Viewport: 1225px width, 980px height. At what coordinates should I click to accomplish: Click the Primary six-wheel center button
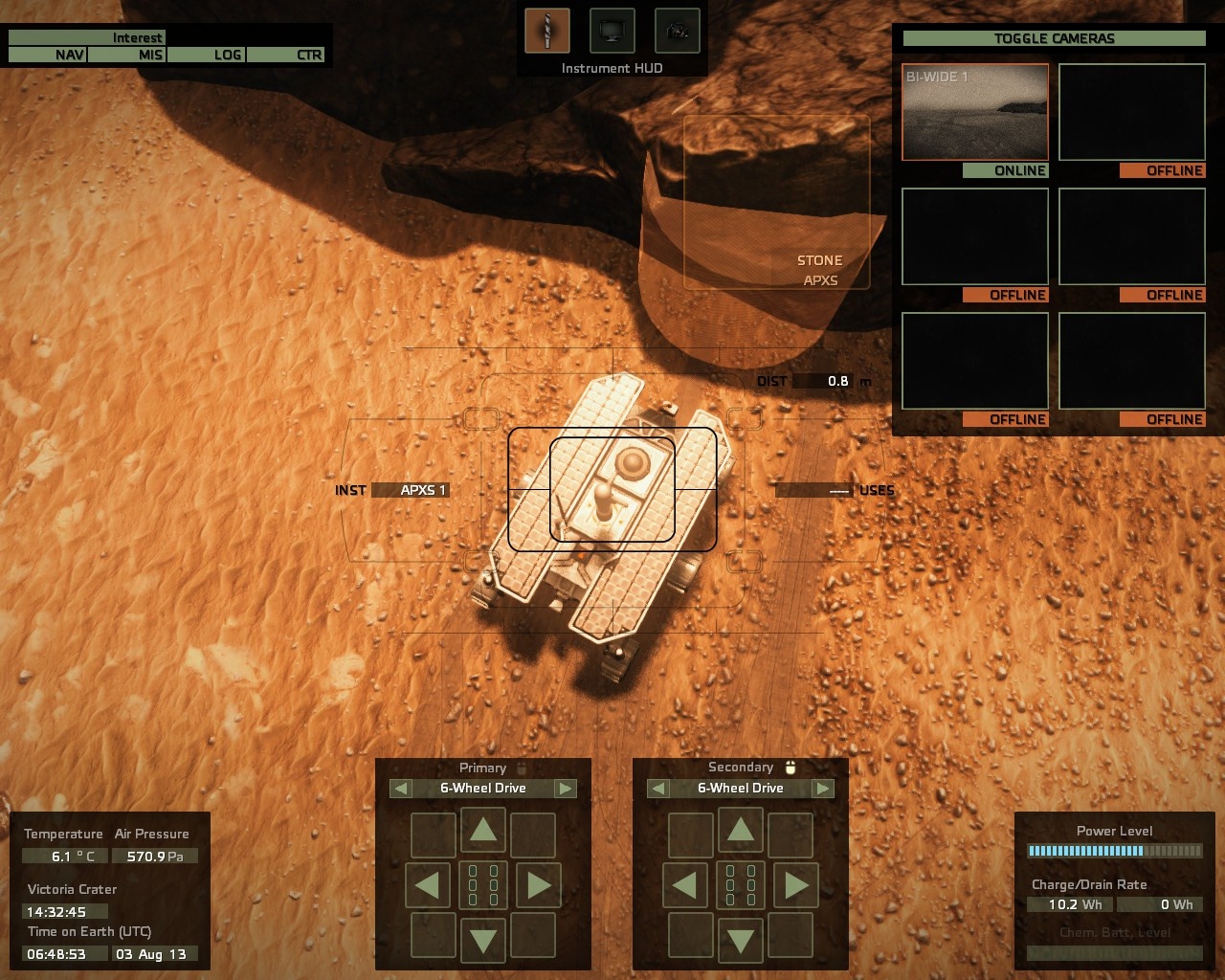tap(483, 885)
